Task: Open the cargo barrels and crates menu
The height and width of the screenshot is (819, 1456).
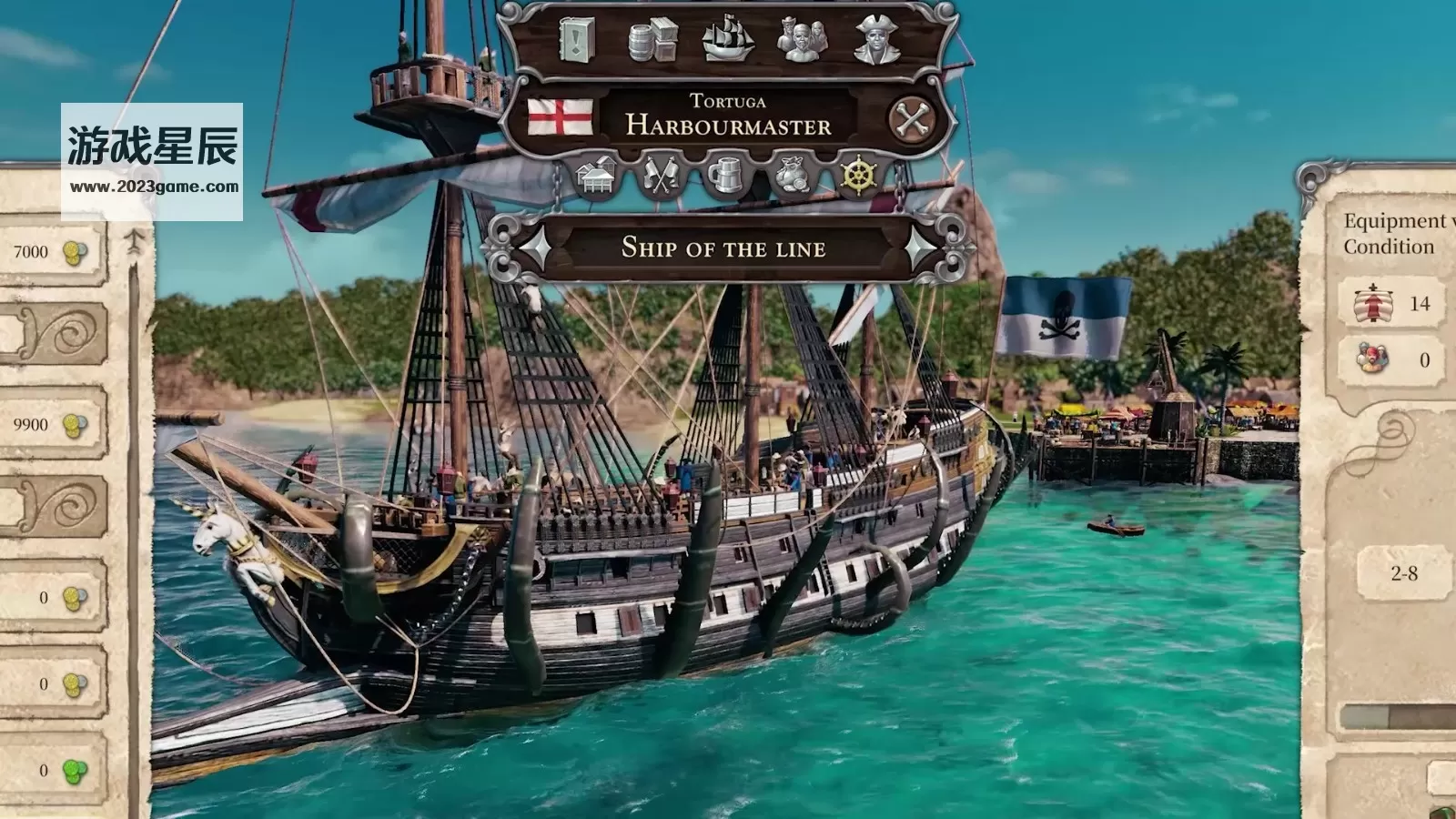Action: (652, 40)
